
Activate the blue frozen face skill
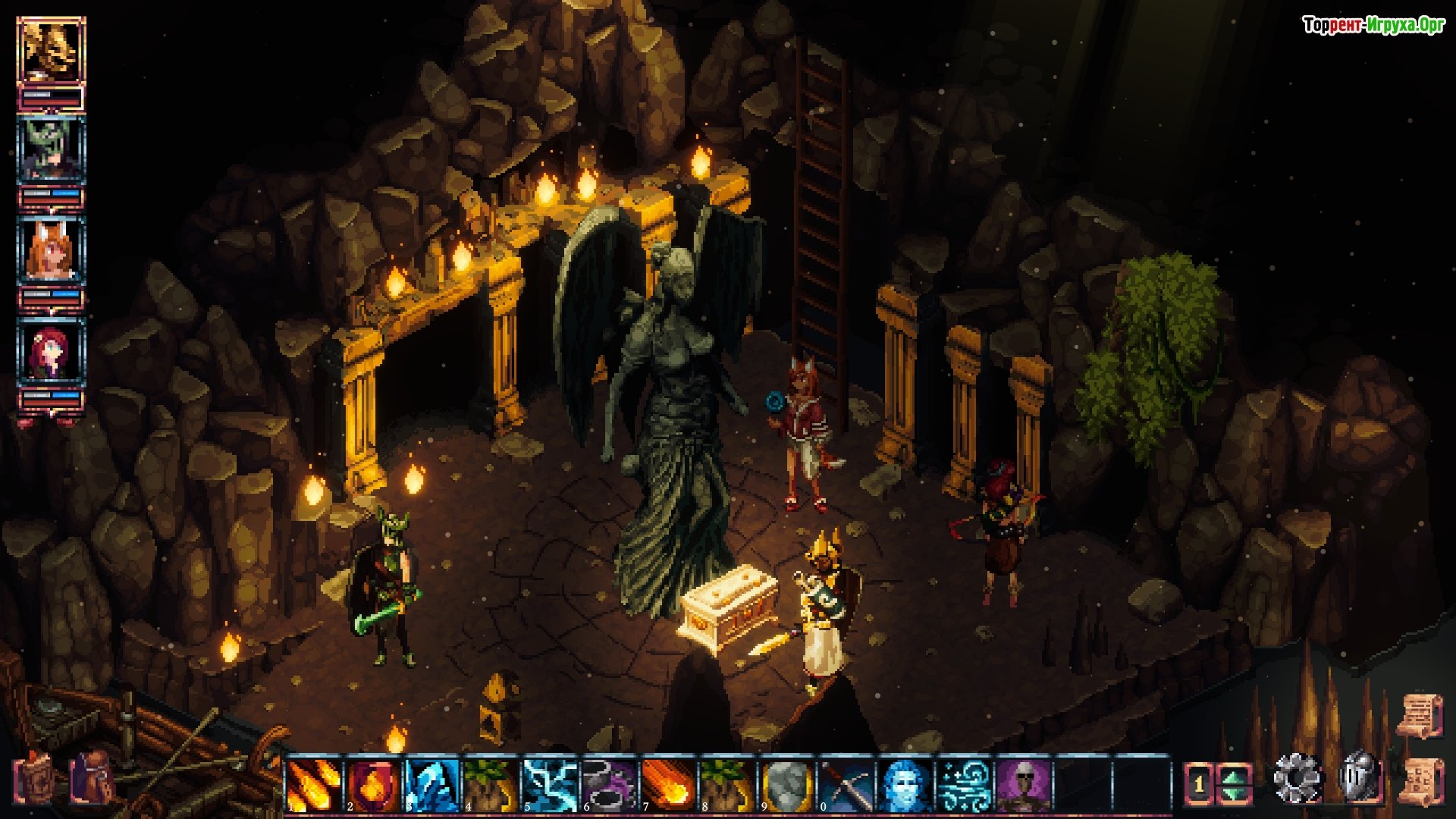(905, 784)
